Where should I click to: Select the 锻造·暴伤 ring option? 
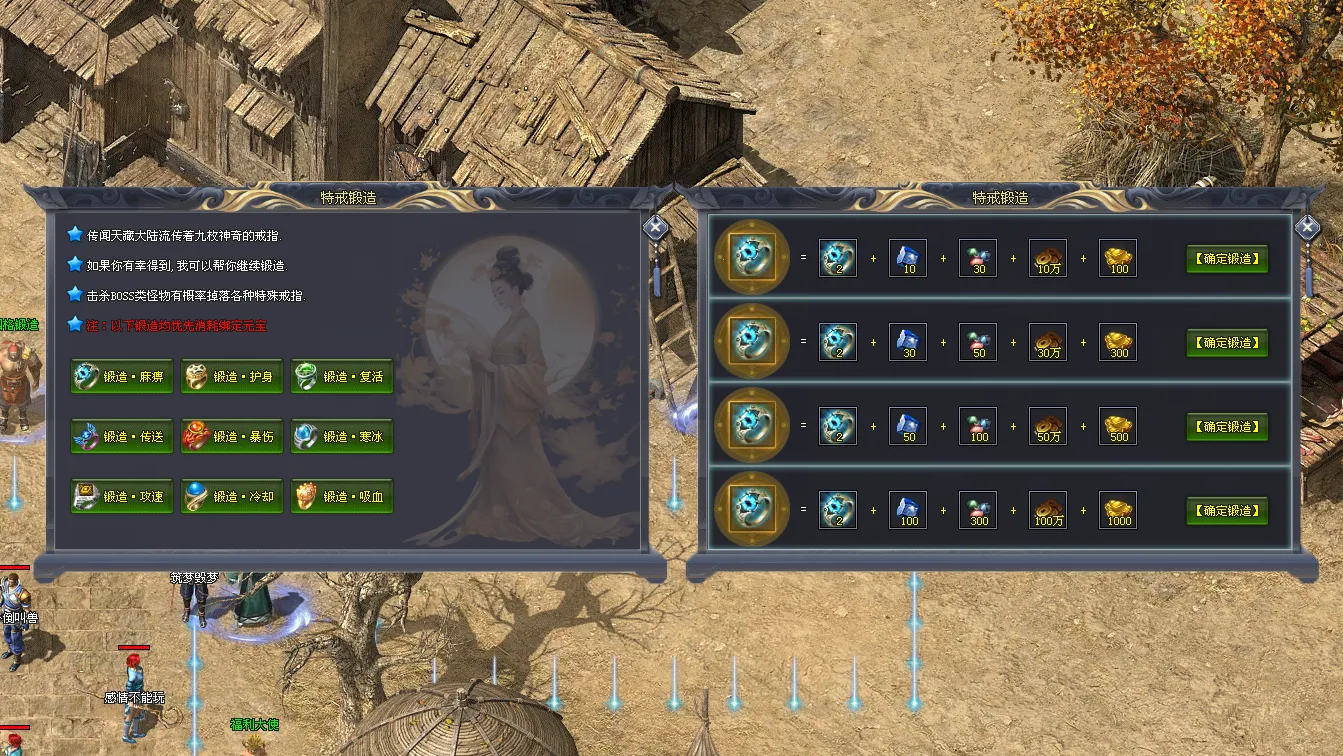tap(232, 437)
